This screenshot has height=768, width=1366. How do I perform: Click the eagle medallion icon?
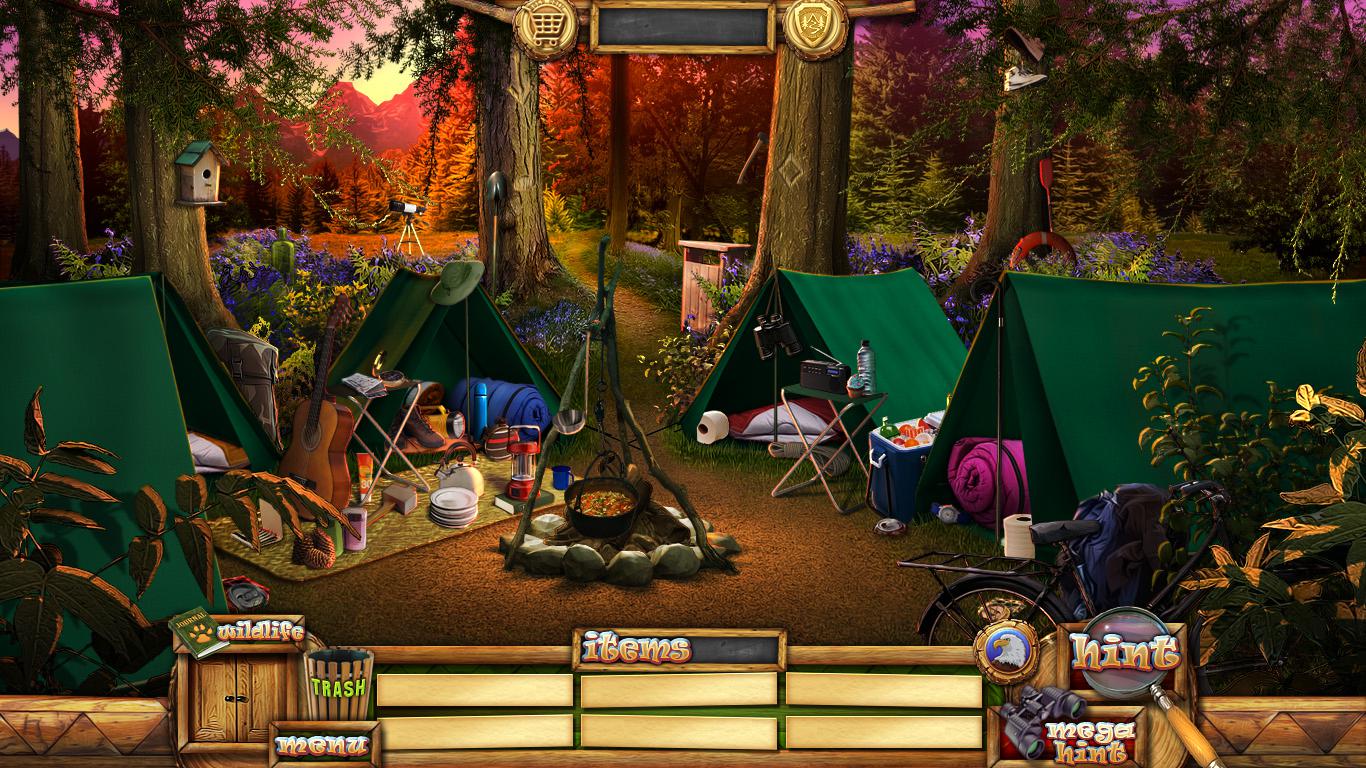point(1004,652)
